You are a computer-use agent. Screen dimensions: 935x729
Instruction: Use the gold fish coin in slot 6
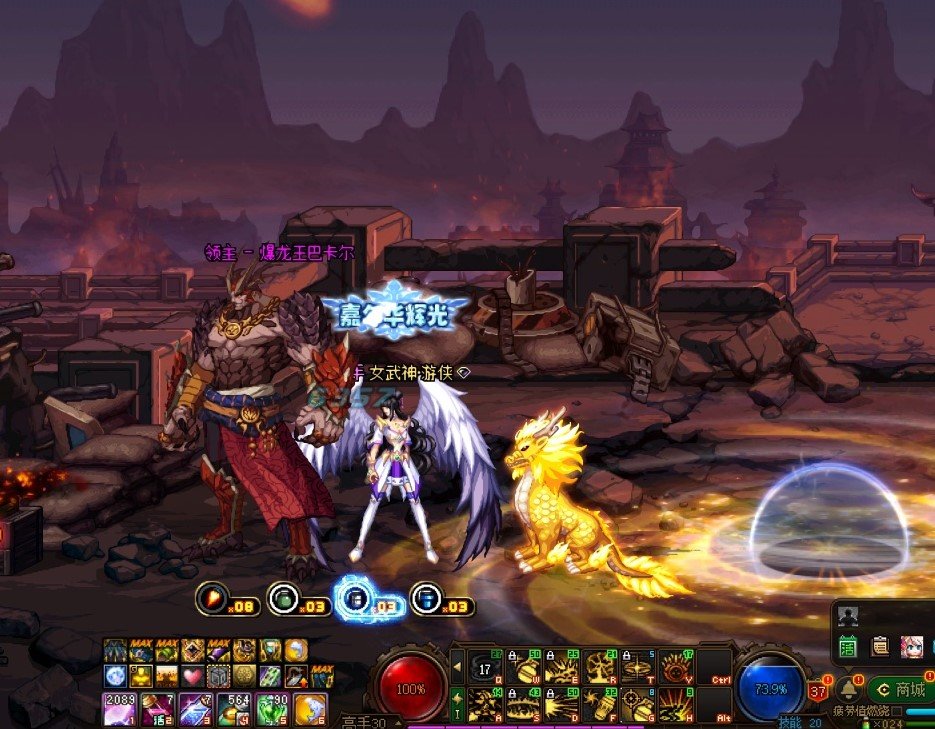[309, 708]
